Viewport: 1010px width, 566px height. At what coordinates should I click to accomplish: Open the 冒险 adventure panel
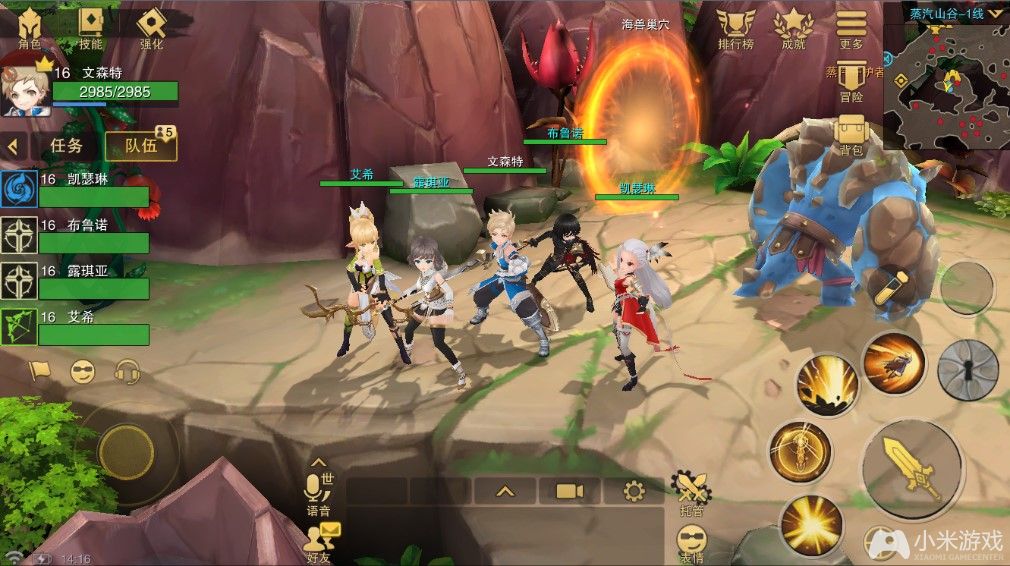tap(851, 80)
